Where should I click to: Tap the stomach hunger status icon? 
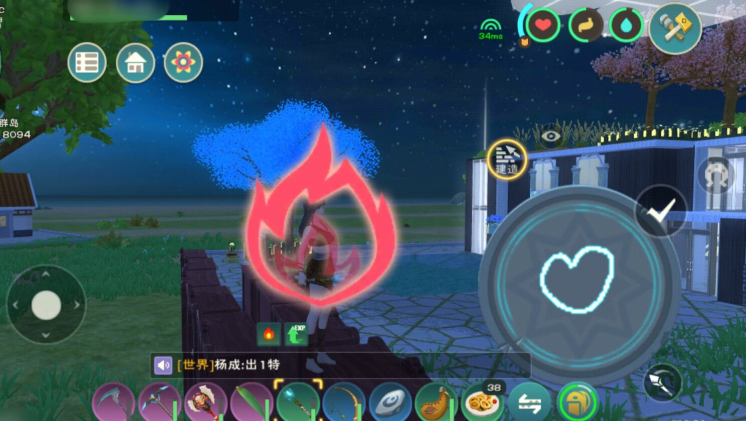[x=585, y=25]
